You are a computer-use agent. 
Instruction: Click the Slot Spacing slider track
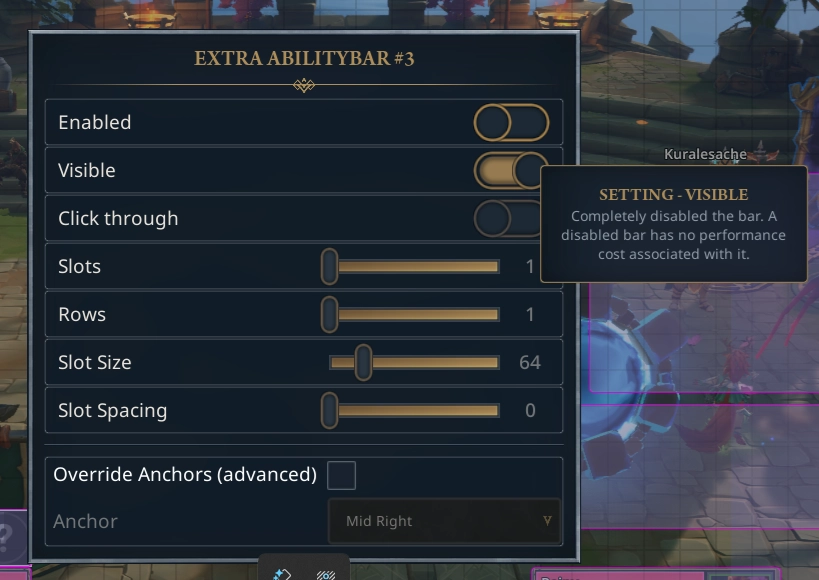click(415, 410)
